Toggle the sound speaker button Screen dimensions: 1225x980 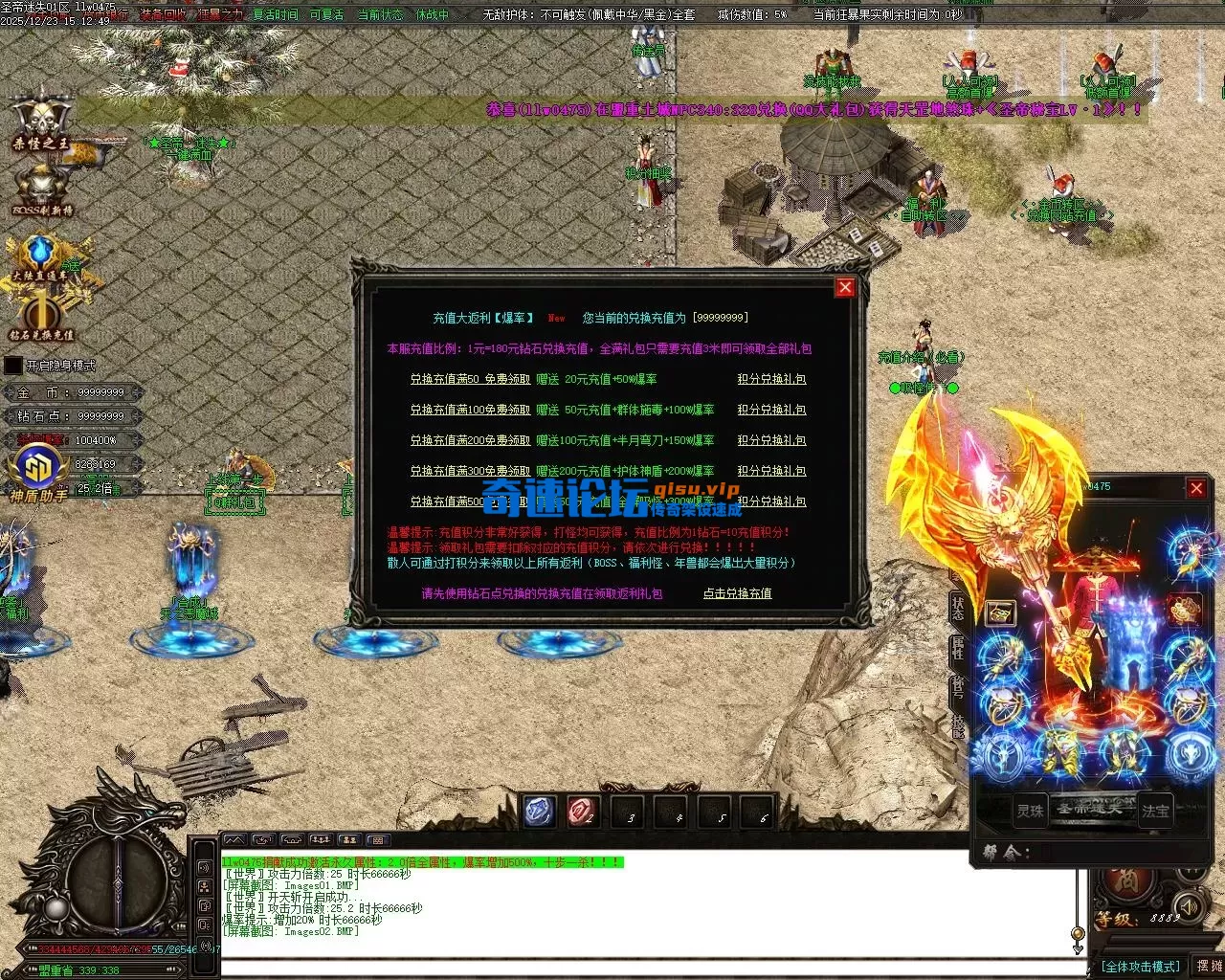(x=1188, y=905)
